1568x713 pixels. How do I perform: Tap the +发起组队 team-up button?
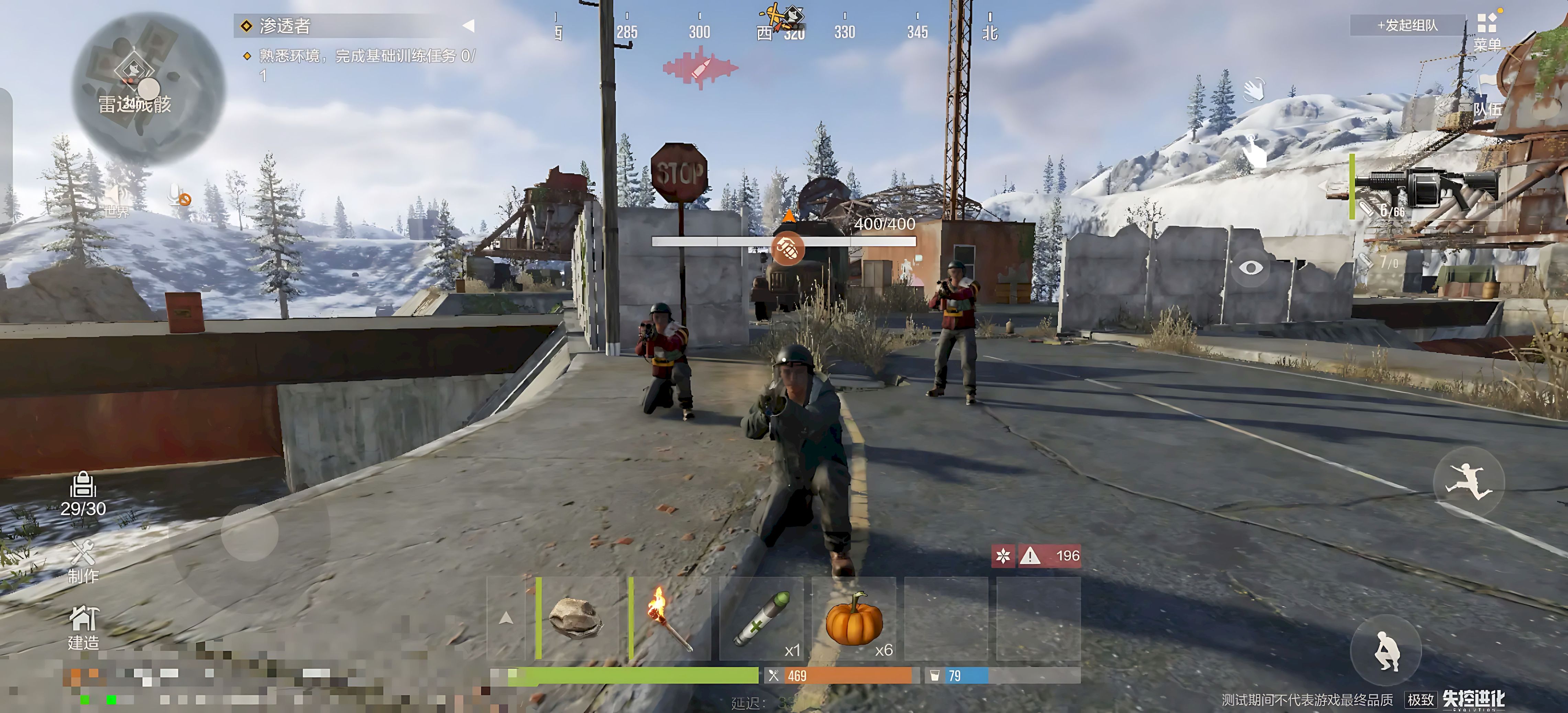click(x=1407, y=25)
